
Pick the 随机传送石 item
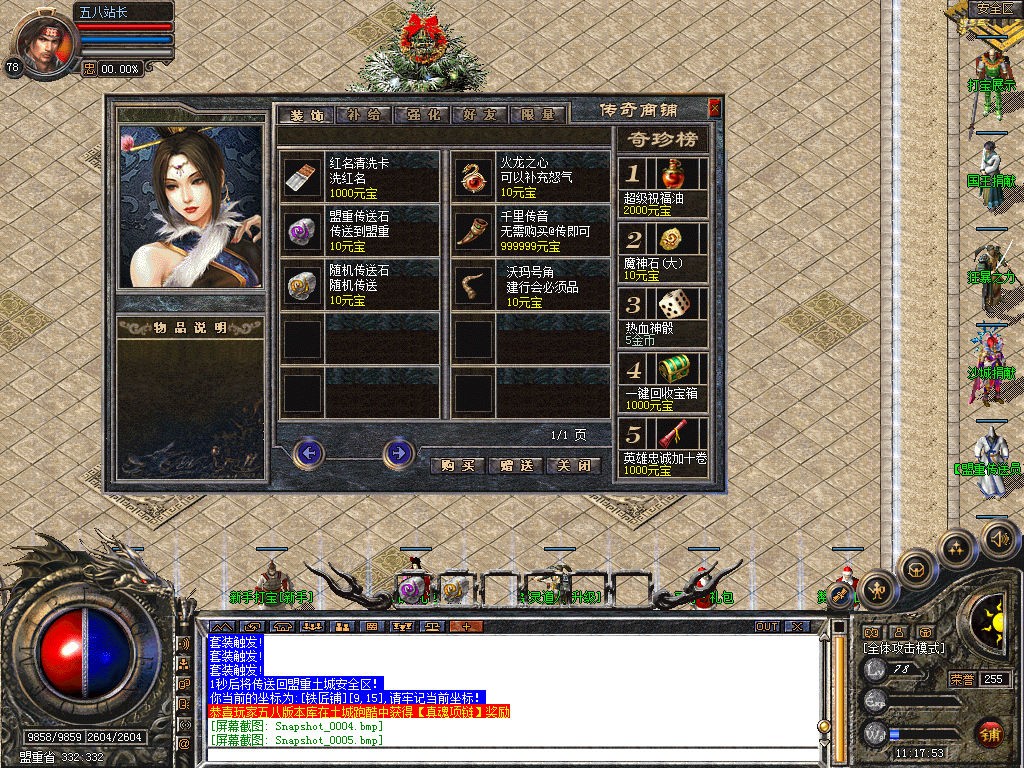tap(302, 286)
